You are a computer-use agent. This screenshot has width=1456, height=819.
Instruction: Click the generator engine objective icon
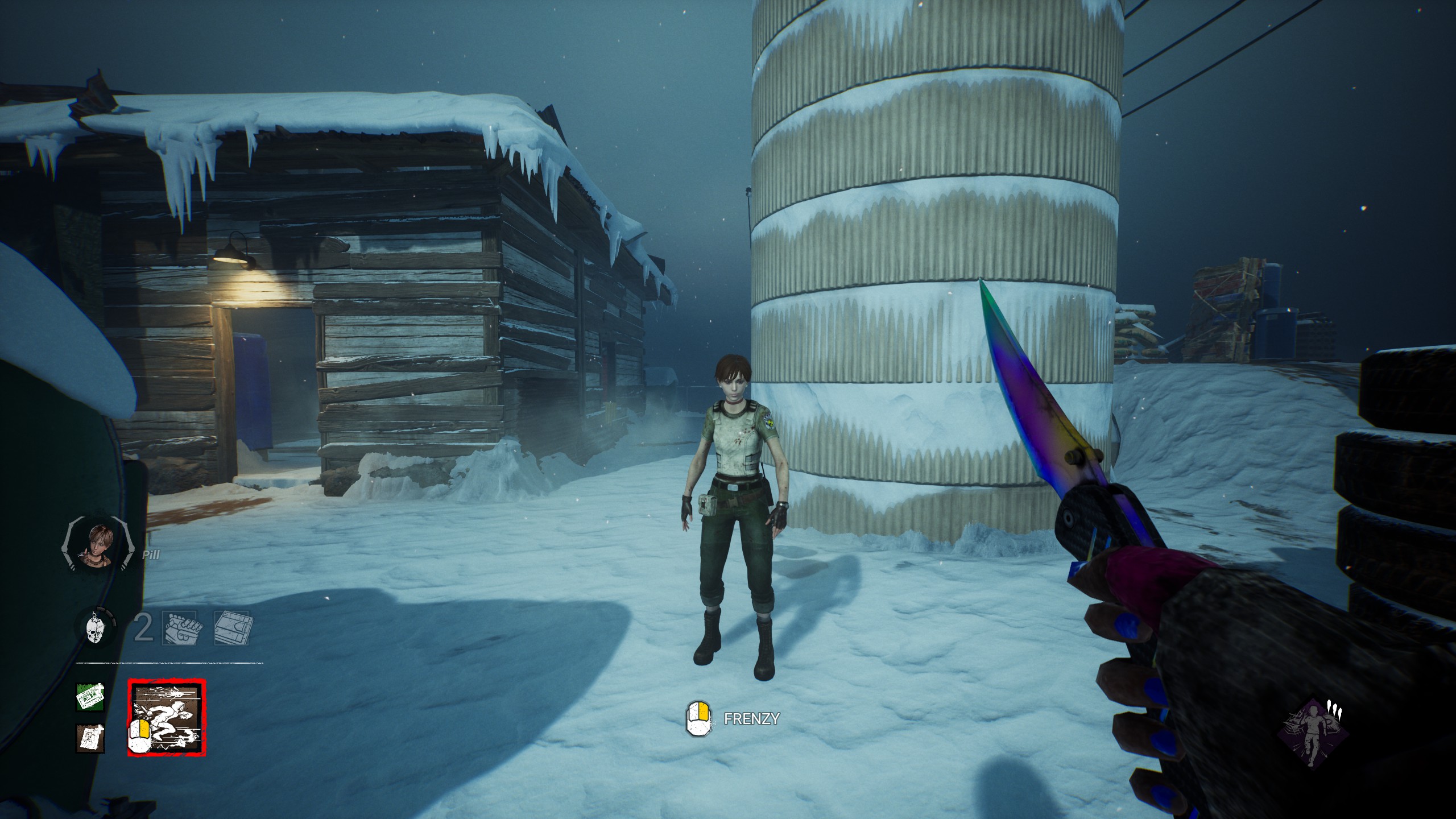click(180, 628)
